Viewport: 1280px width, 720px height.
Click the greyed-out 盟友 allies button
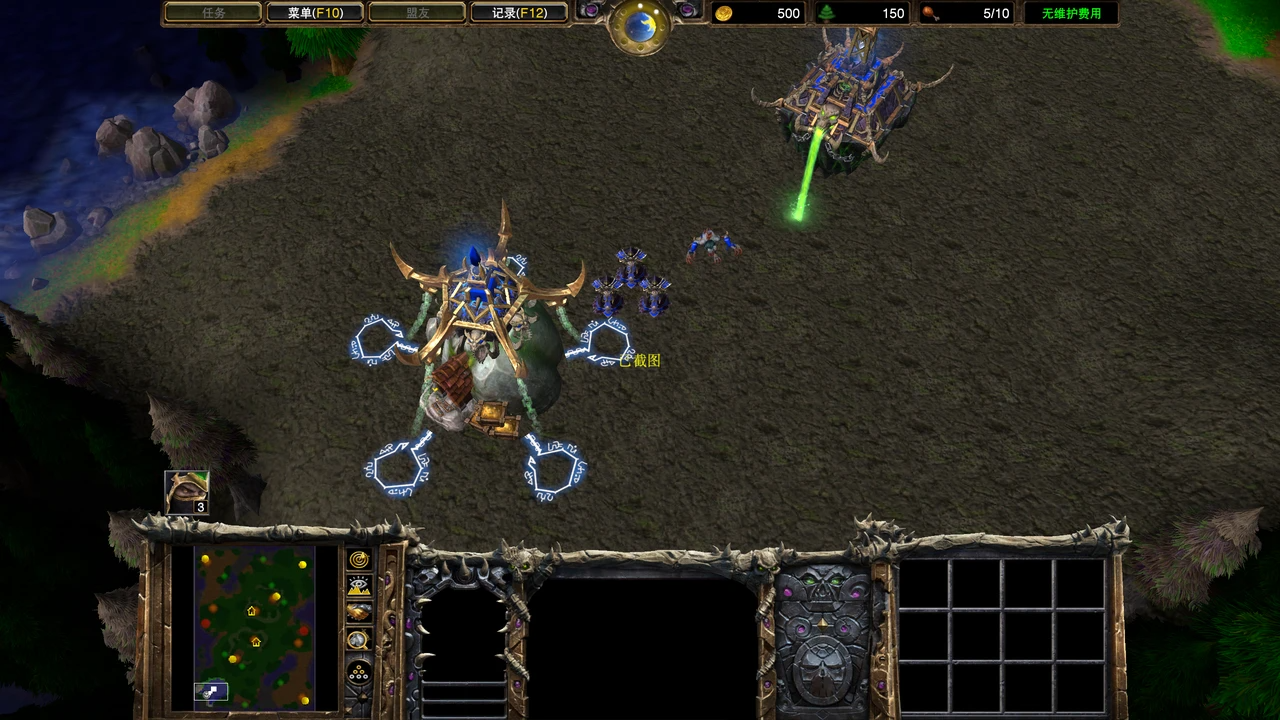[416, 13]
